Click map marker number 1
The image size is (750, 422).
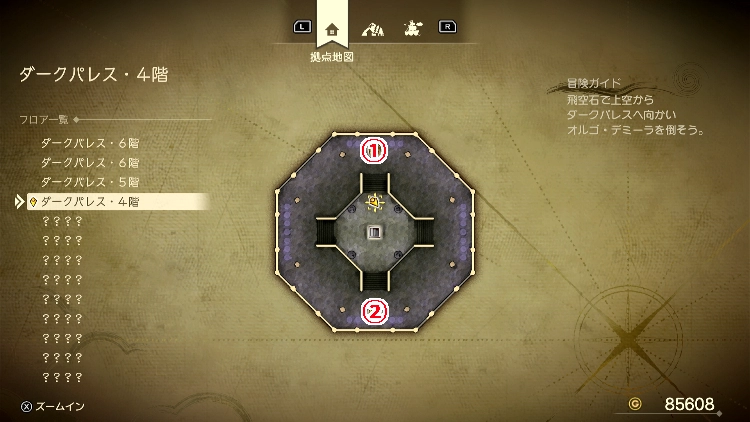(374, 152)
